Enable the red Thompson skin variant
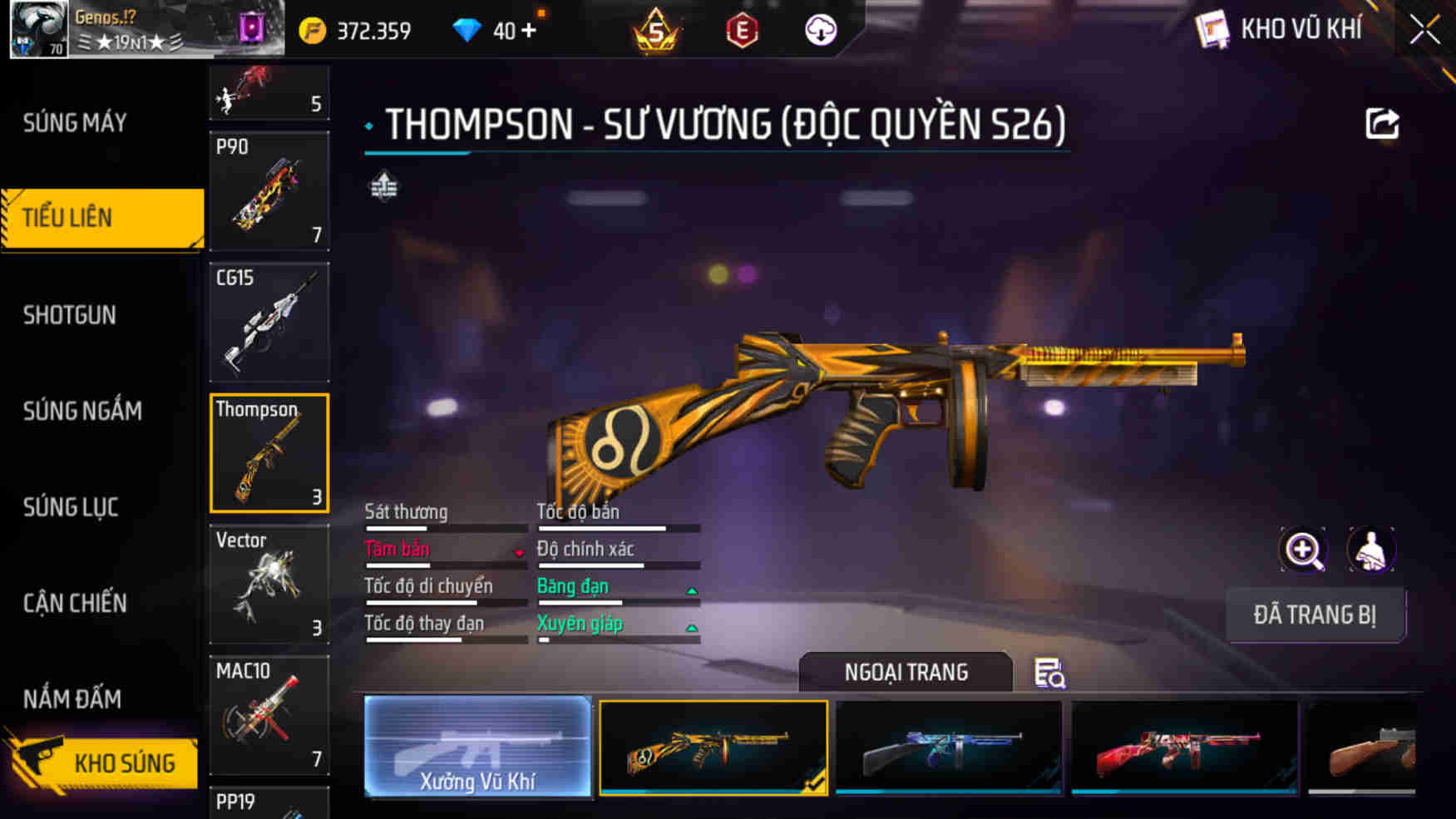 click(x=1184, y=747)
